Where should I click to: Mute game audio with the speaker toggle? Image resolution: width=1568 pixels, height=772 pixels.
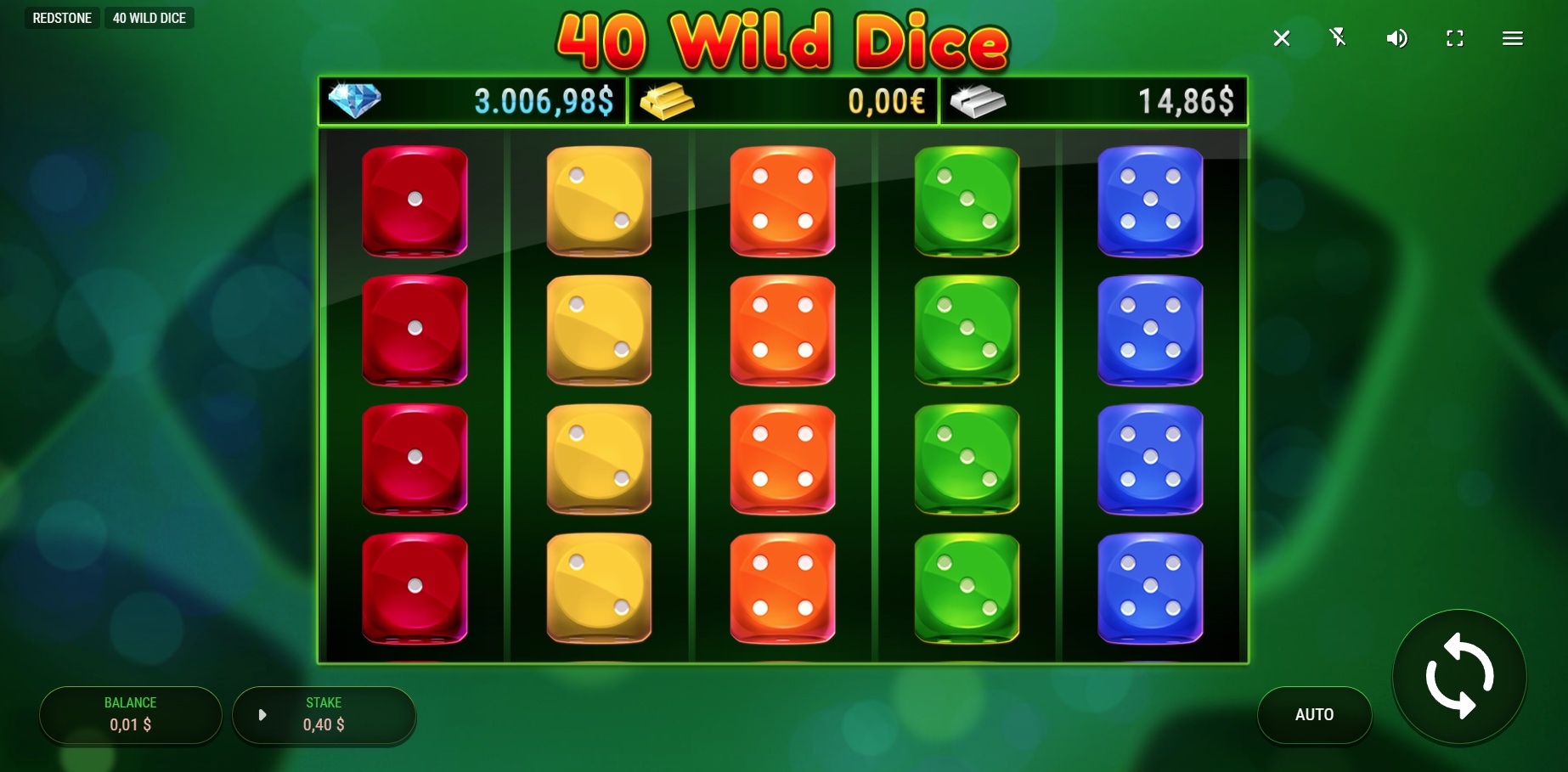pos(1396,38)
